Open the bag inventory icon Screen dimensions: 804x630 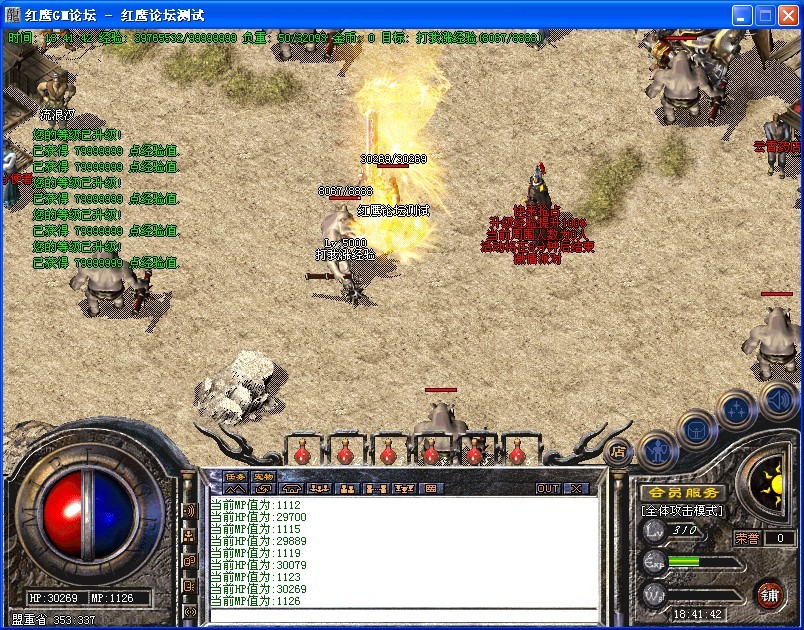click(695, 429)
